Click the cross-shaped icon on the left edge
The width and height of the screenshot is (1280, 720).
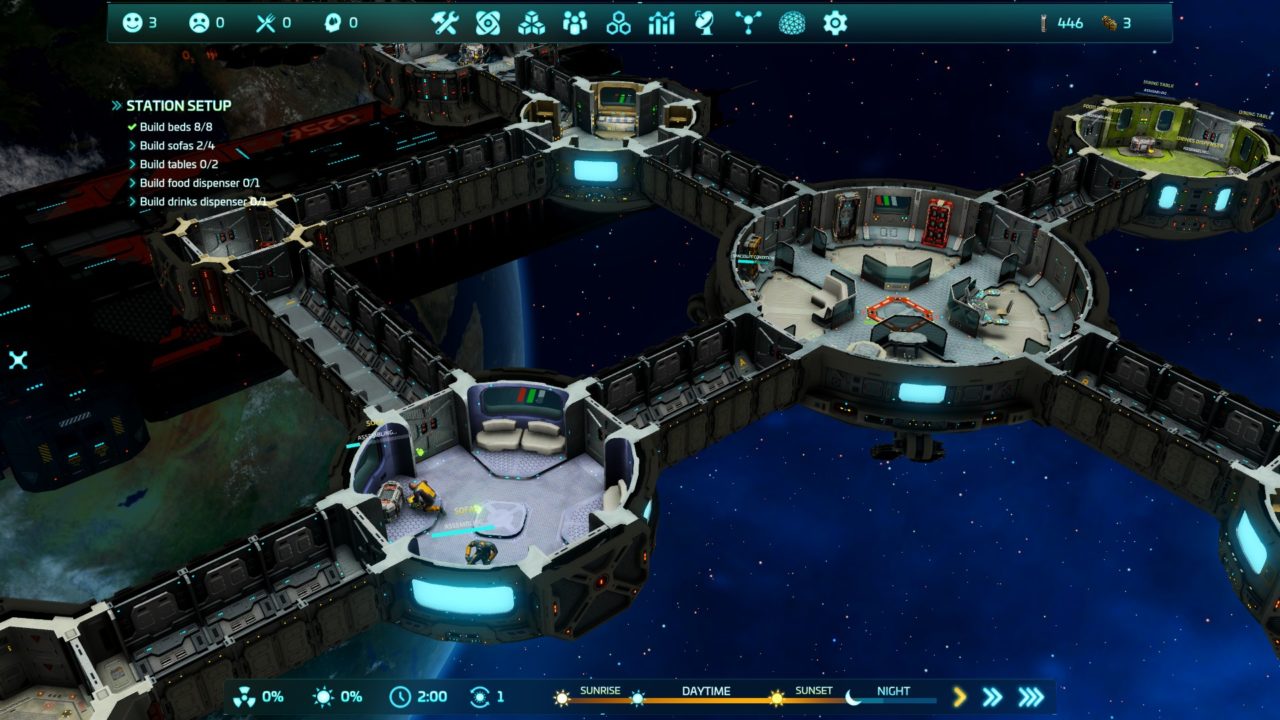point(18,360)
